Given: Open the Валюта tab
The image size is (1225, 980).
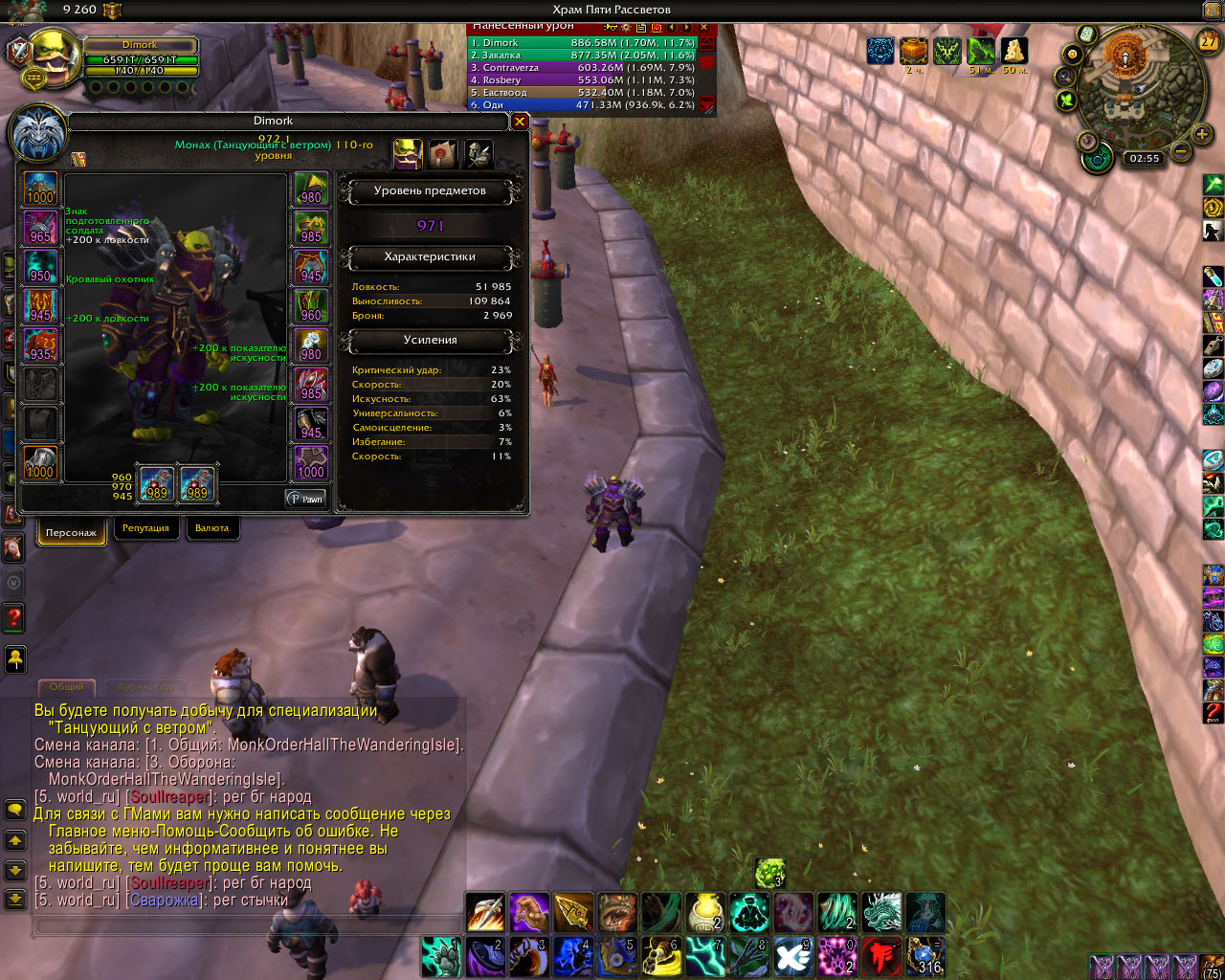Looking at the screenshot, I should coord(212,528).
